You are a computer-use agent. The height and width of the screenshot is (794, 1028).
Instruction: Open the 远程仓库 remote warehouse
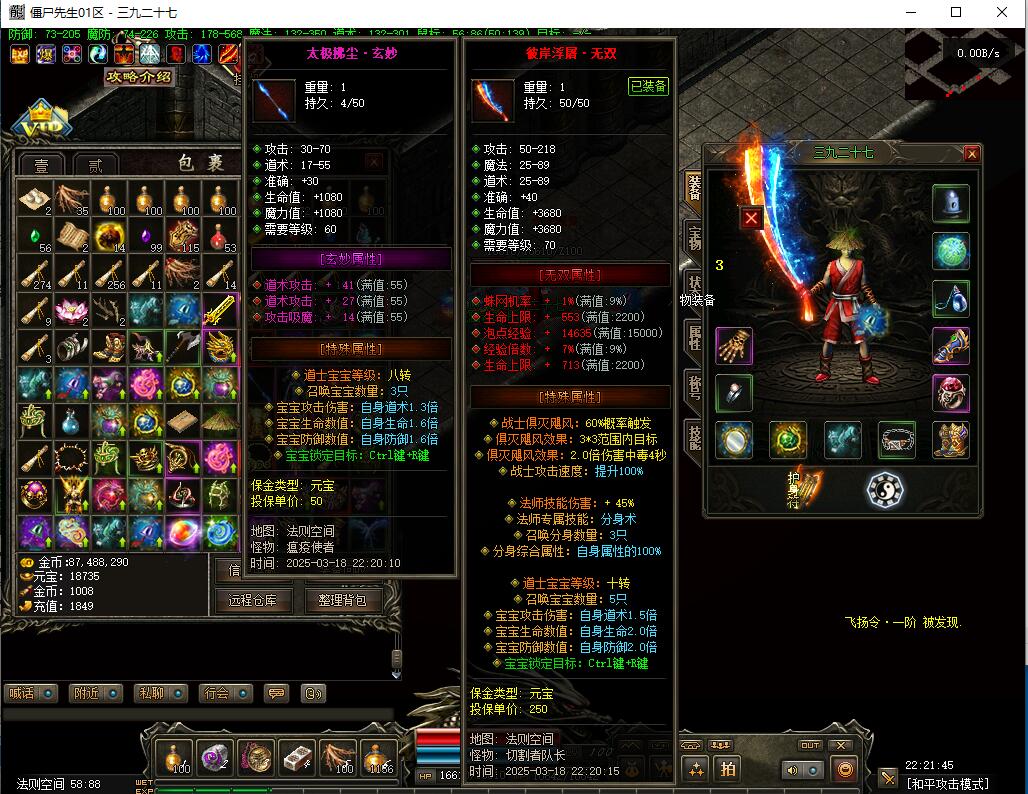coord(250,600)
